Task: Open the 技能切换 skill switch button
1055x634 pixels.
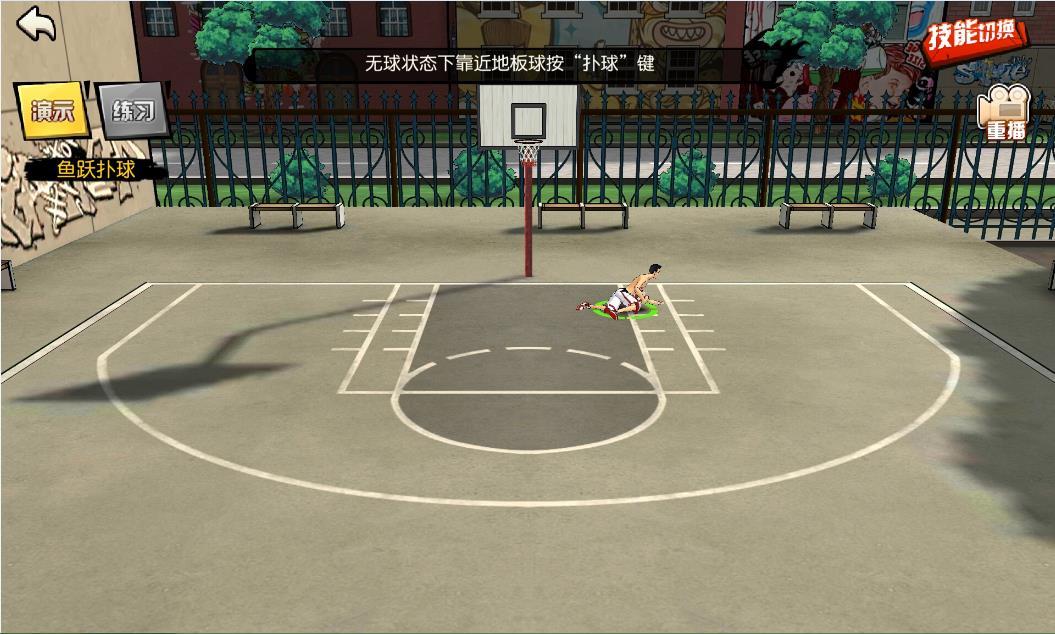Action: pos(974,39)
